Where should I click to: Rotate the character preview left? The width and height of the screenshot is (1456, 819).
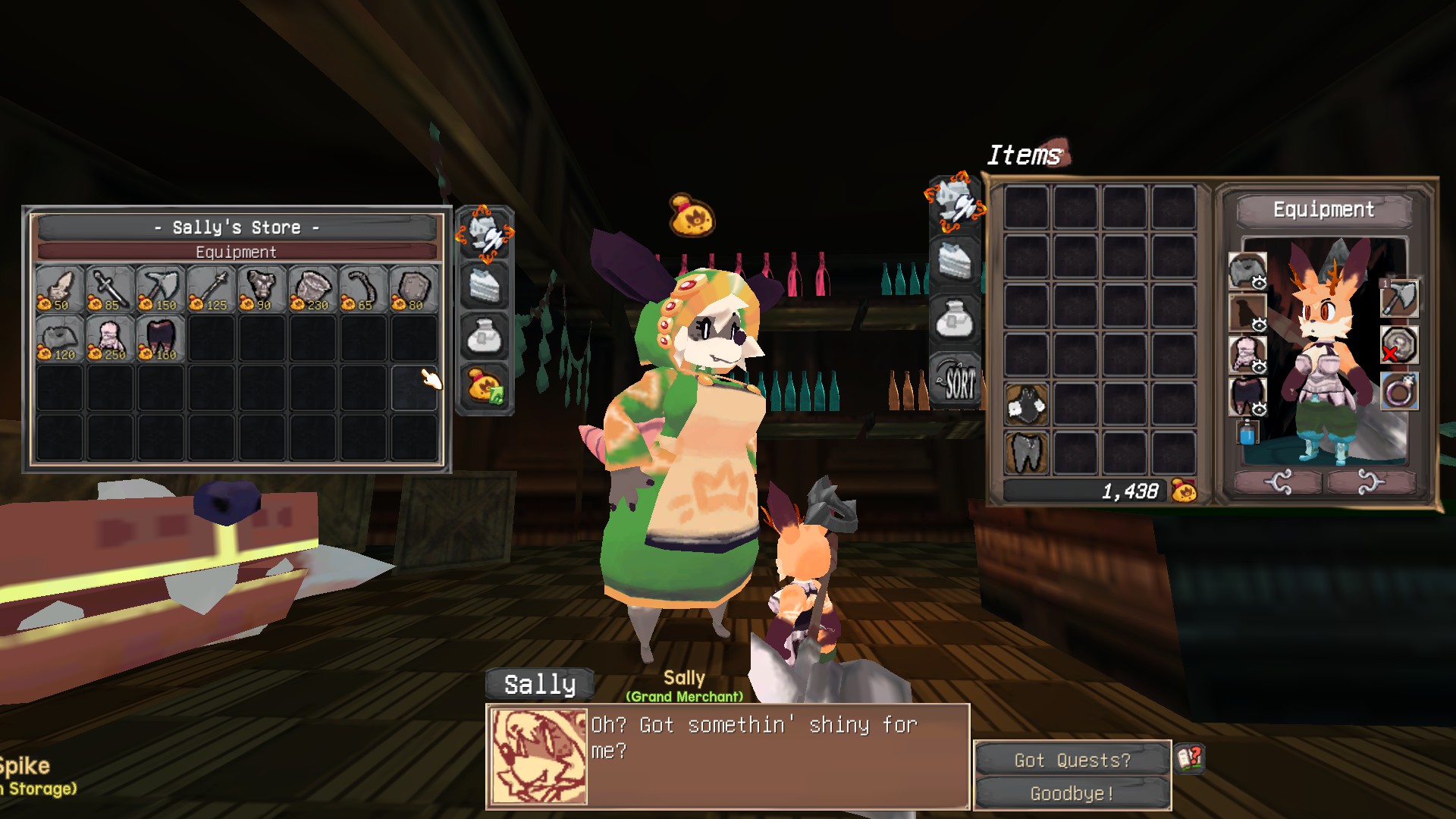click(1279, 482)
